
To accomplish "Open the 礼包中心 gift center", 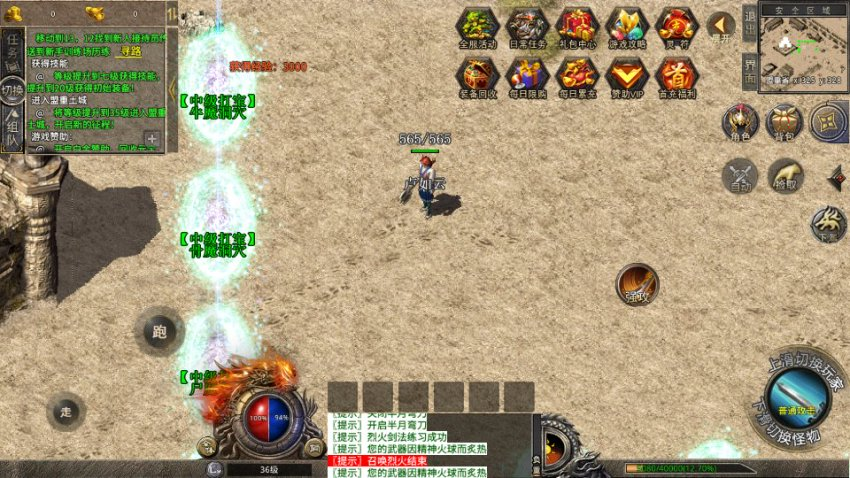I will 577,26.
